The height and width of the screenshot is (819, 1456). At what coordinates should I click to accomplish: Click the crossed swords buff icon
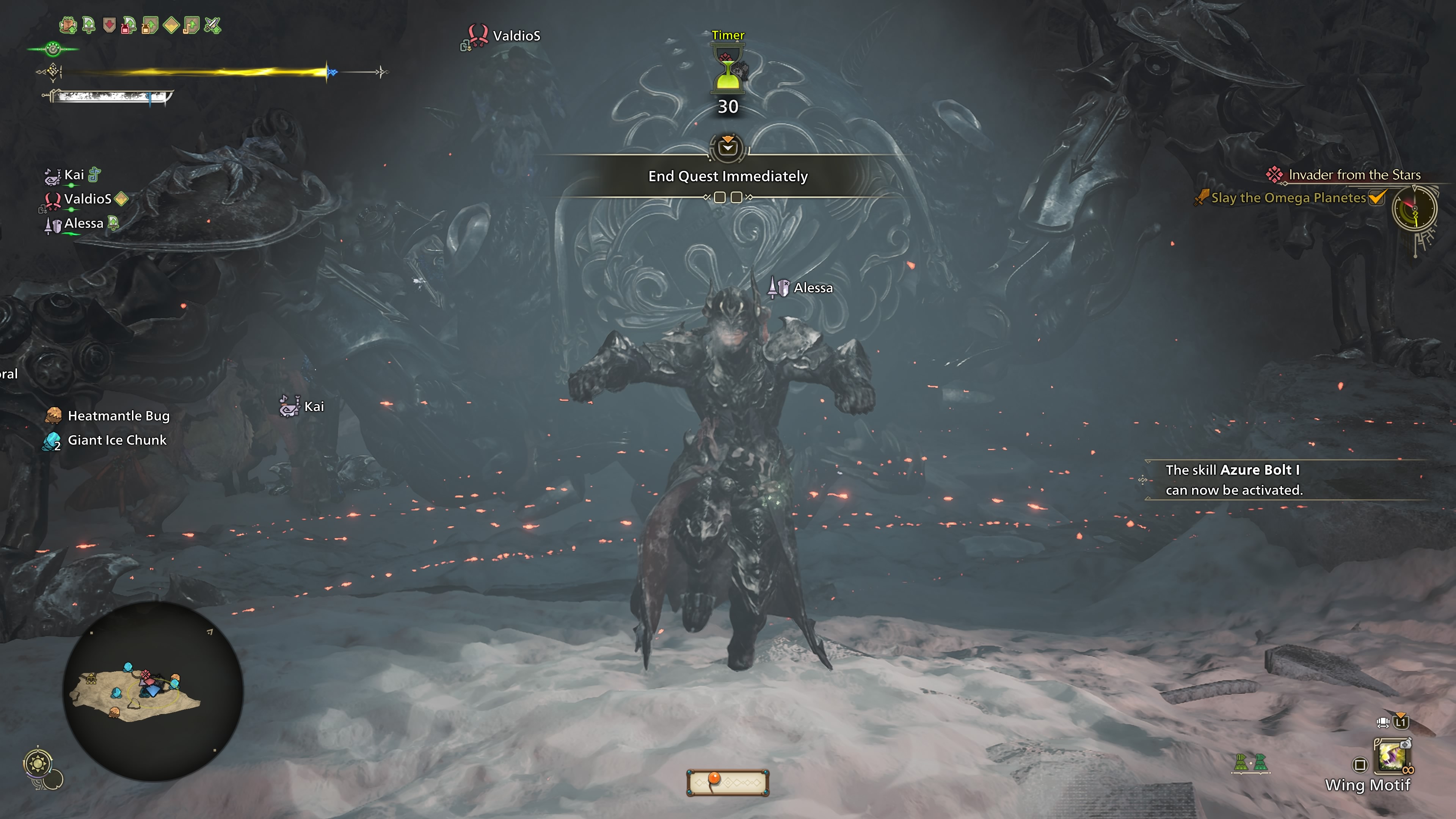click(x=212, y=25)
